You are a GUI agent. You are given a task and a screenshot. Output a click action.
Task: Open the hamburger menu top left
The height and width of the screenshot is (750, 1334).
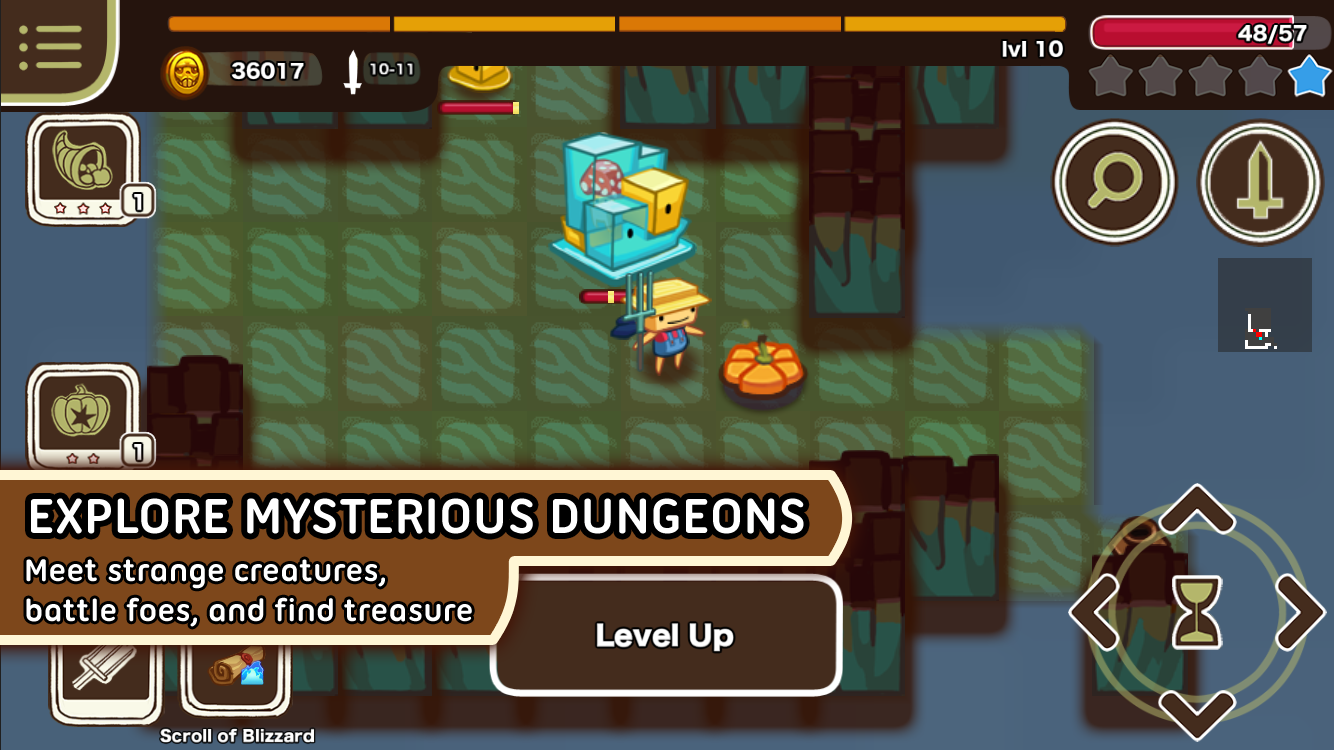pyautogui.click(x=52, y=45)
